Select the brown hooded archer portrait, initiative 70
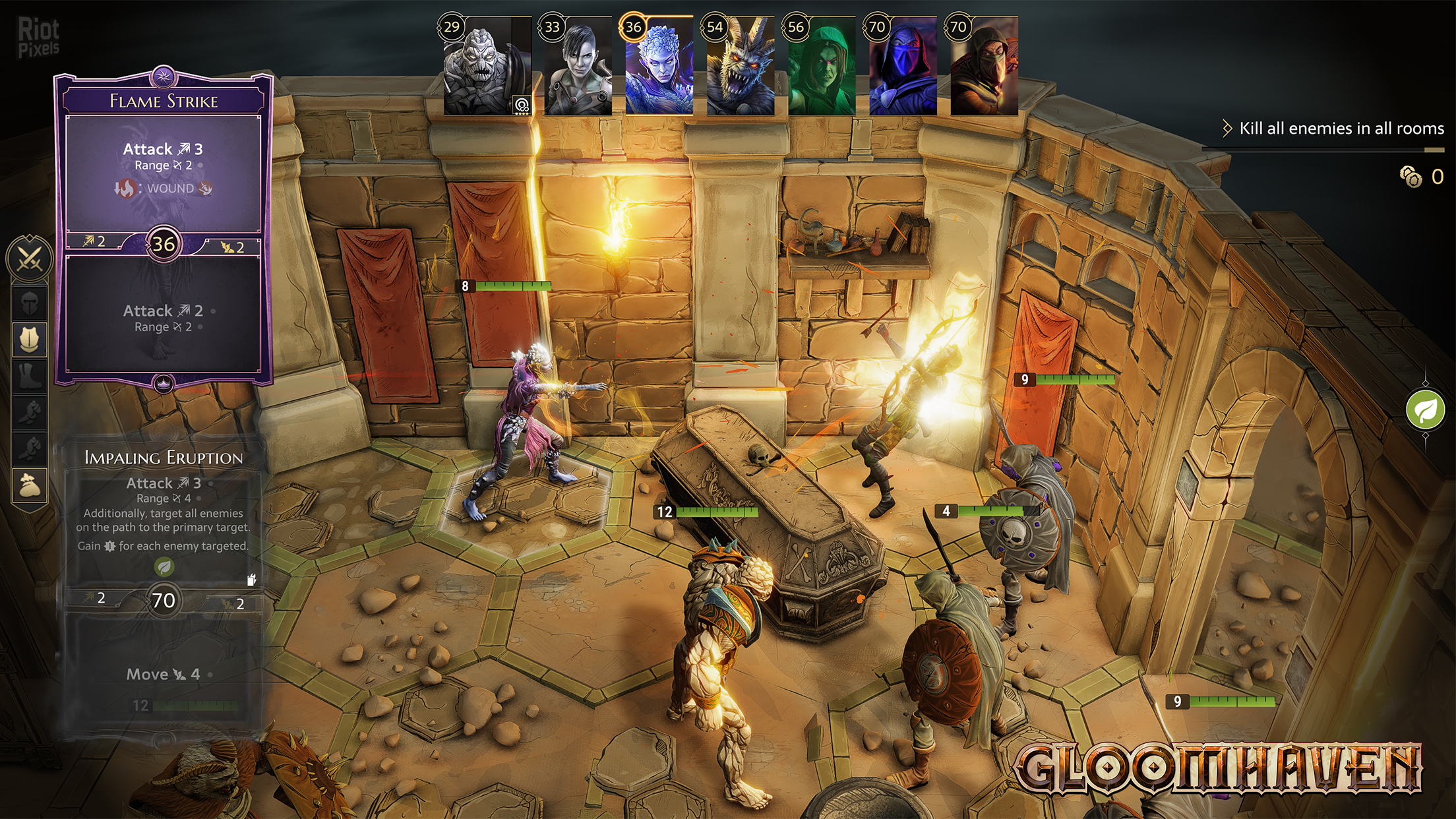Image resolution: width=1456 pixels, height=819 pixels. click(x=984, y=67)
